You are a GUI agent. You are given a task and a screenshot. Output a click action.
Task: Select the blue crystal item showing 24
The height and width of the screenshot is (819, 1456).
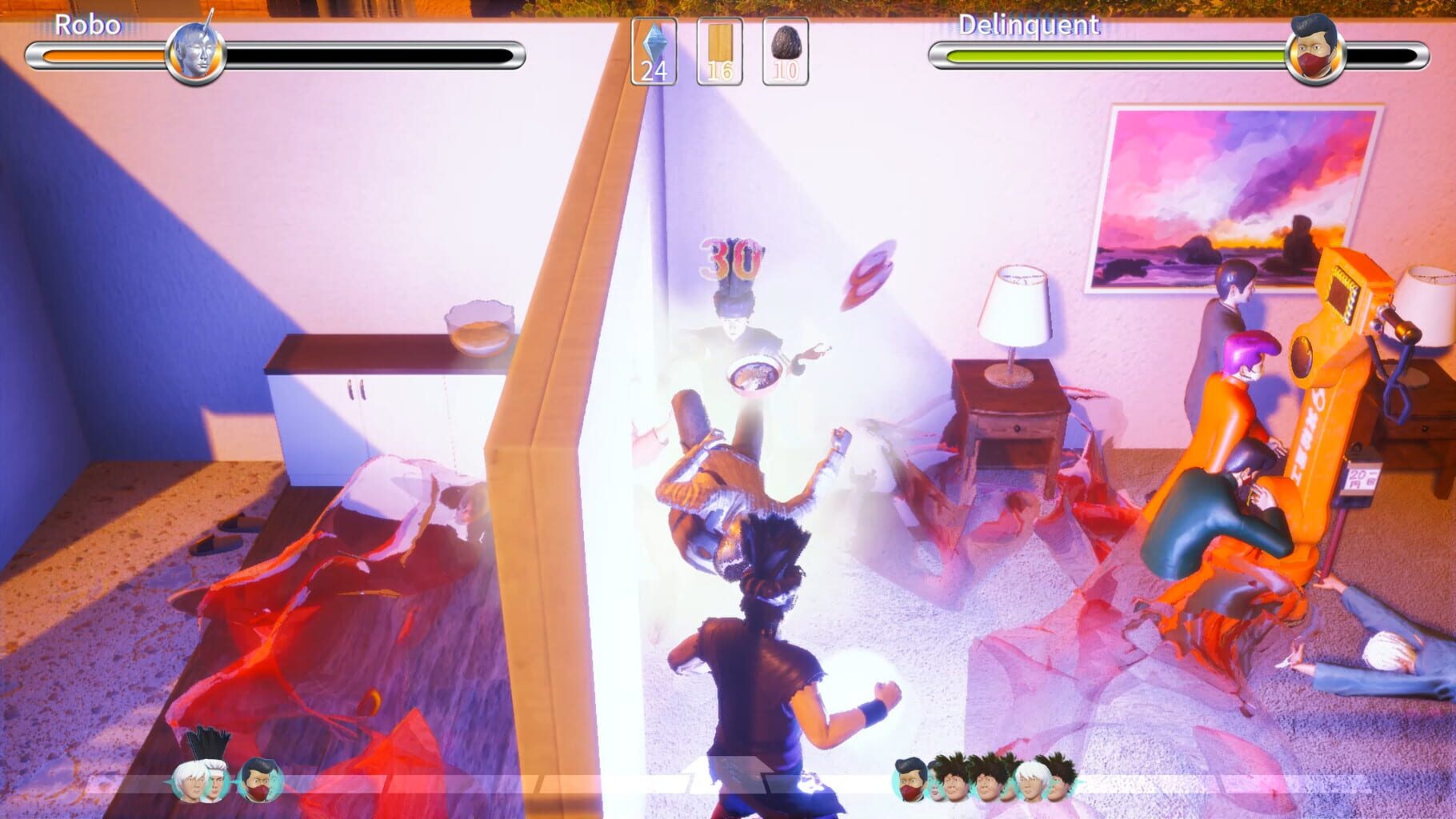(x=654, y=50)
